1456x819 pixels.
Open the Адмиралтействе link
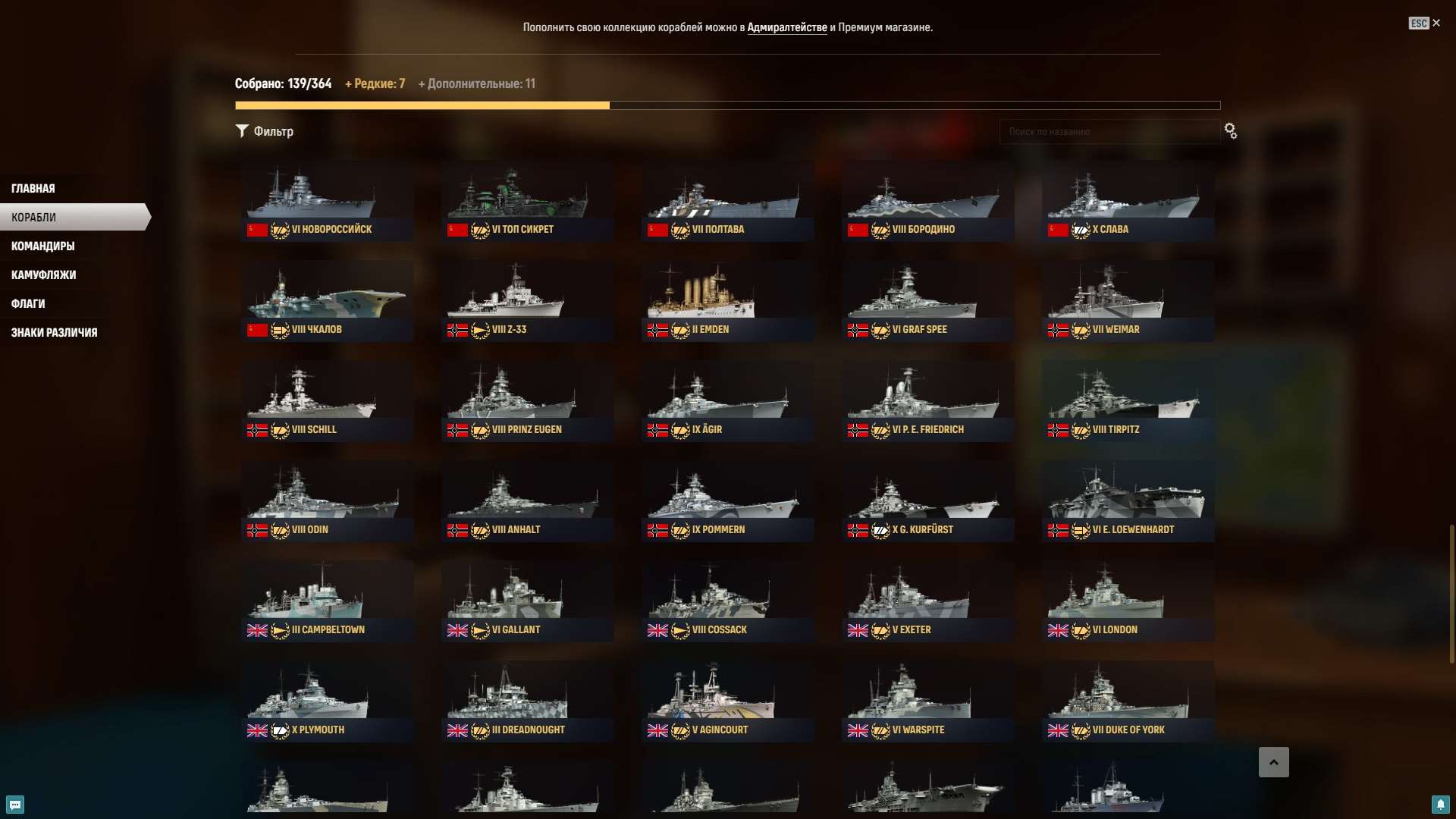[789, 27]
